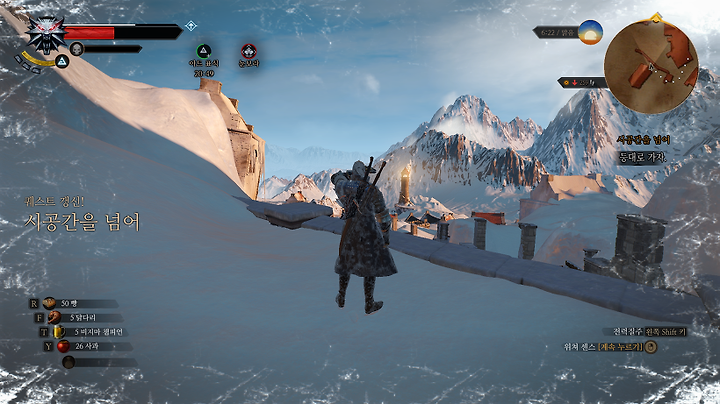Screen dimensions: 720x404
Task: Select the wolf medallion icon
Action: point(45,32)
